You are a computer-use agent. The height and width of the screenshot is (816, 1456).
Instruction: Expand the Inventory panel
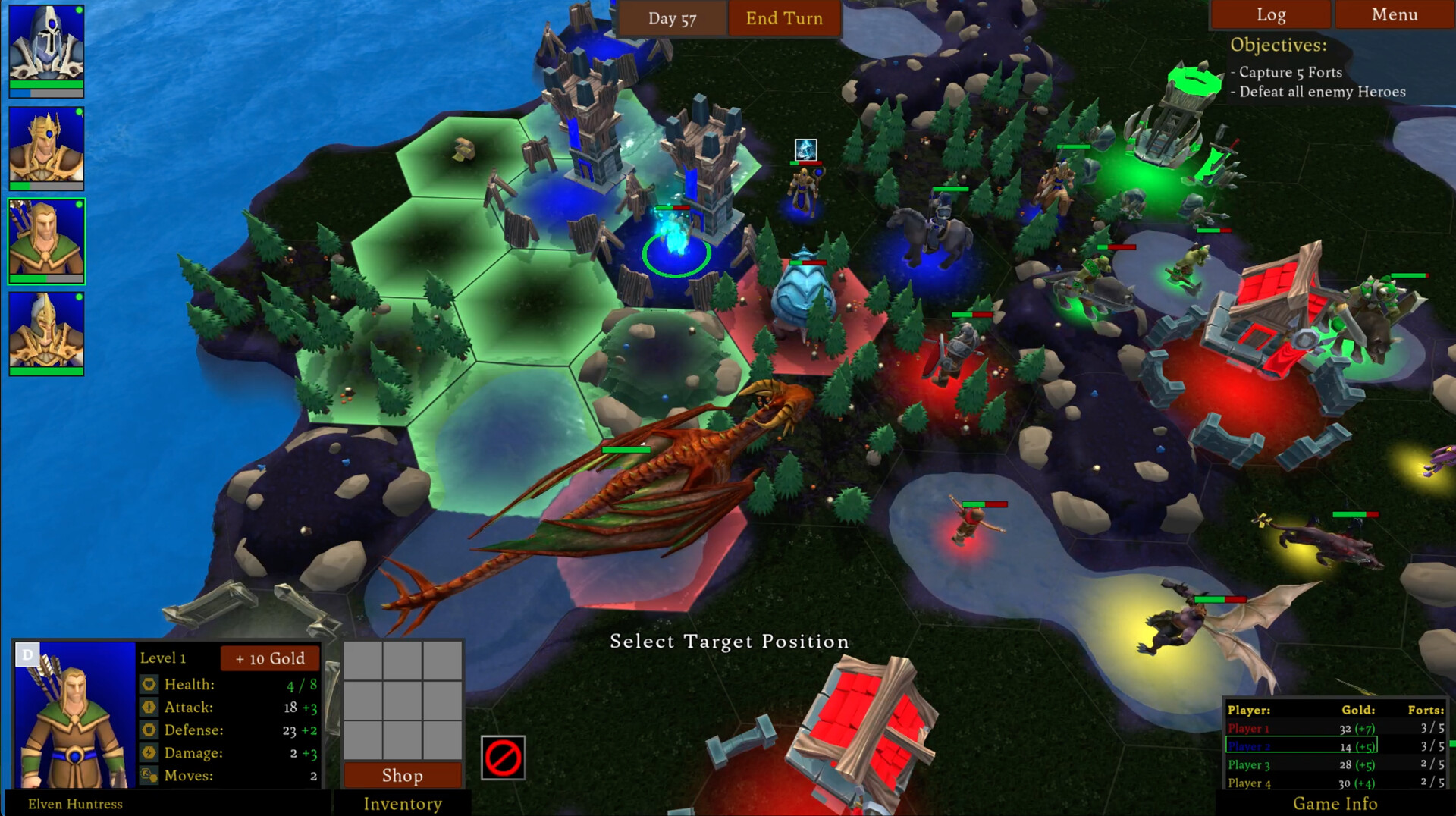point(403,803)
